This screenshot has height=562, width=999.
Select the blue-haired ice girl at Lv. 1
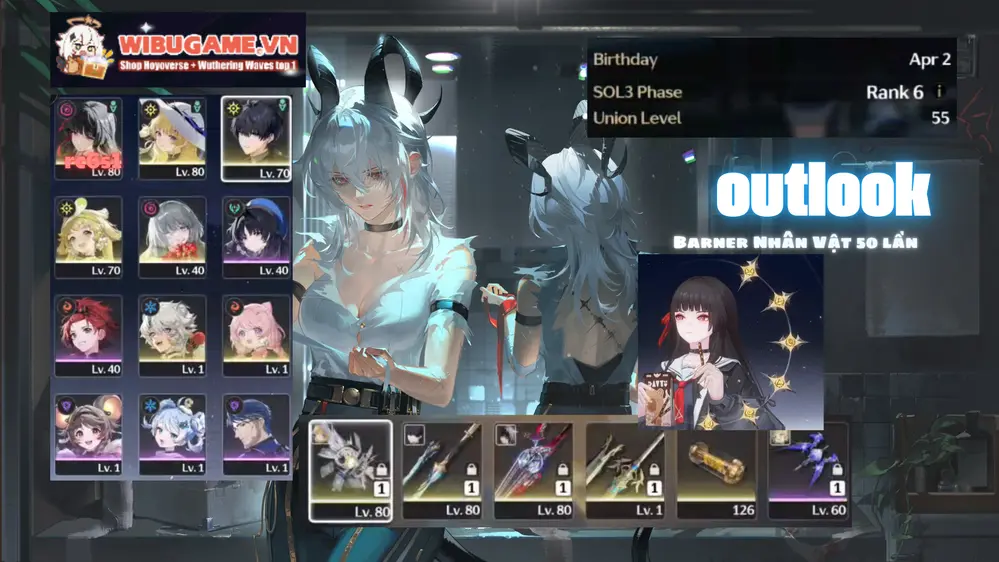pos(172,433)
